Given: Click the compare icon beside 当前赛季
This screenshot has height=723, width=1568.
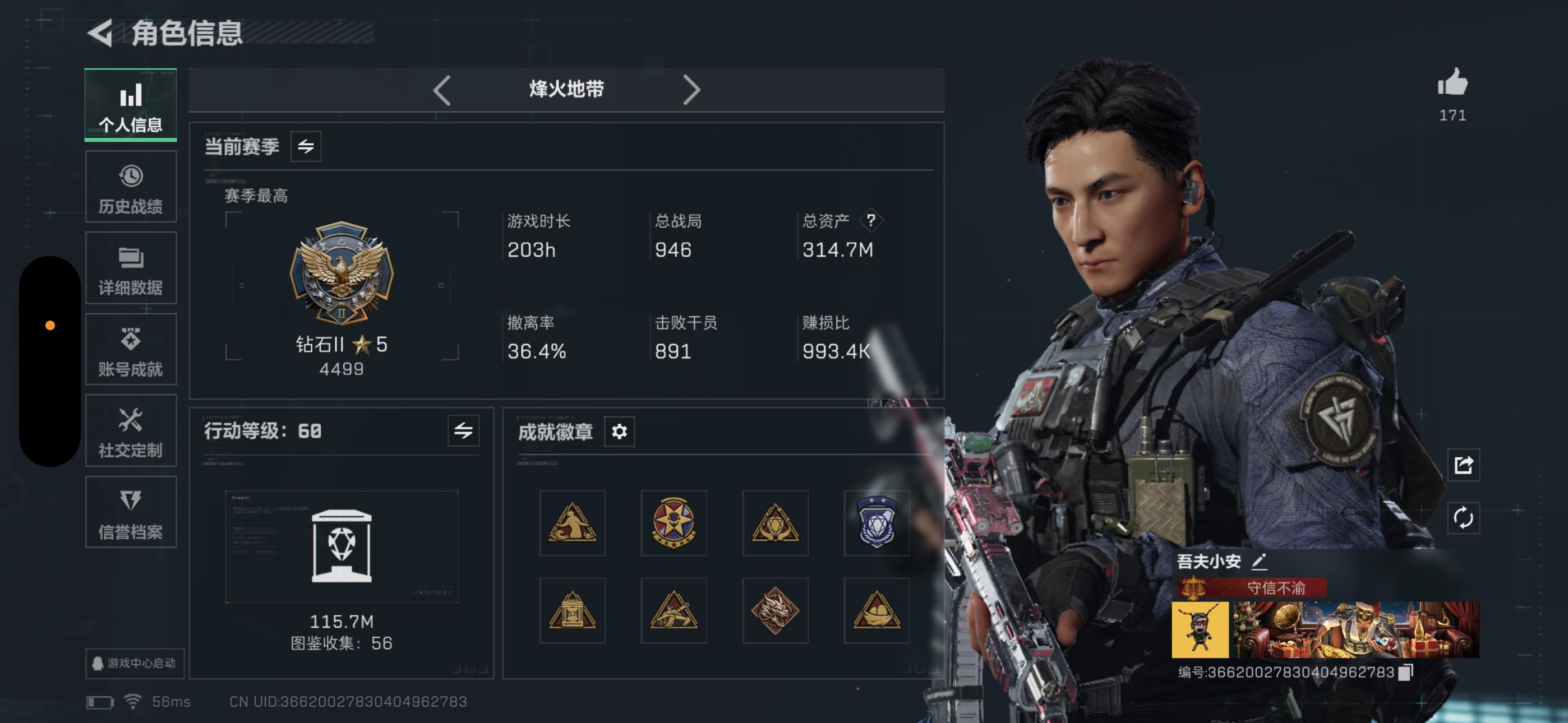Looking at the screenshot, I should pyautogui.click(x=307, y=146).
